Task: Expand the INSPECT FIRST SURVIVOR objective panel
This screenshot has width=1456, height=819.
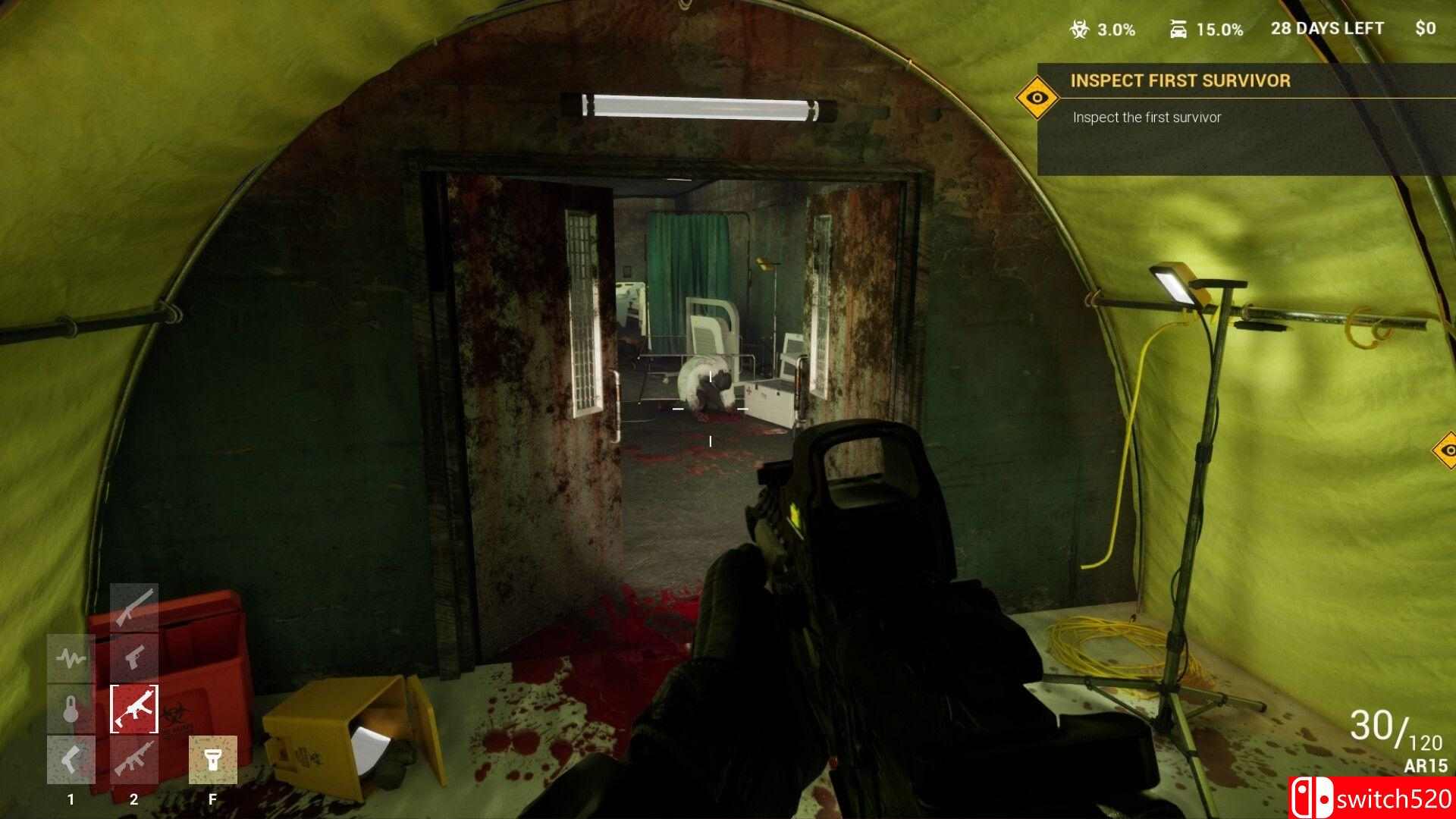Action: coord(1181,81)
